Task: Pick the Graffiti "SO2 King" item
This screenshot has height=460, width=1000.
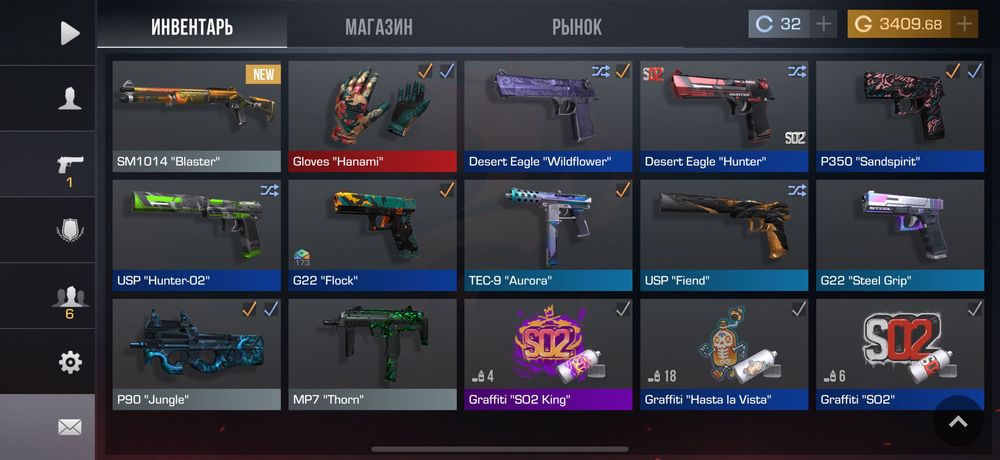Action: 548,354
